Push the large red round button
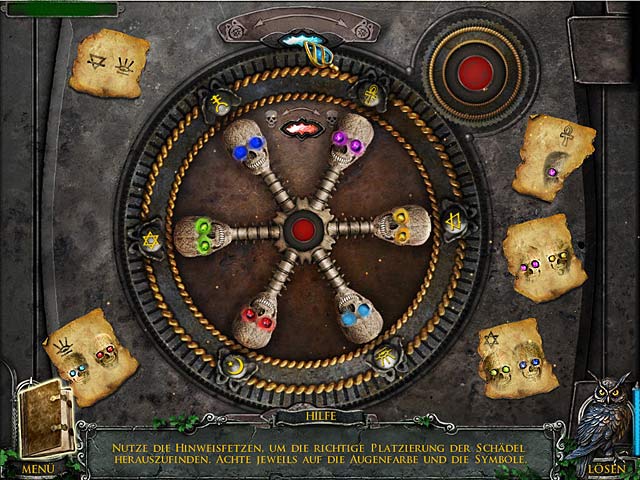 click(475, 72)
